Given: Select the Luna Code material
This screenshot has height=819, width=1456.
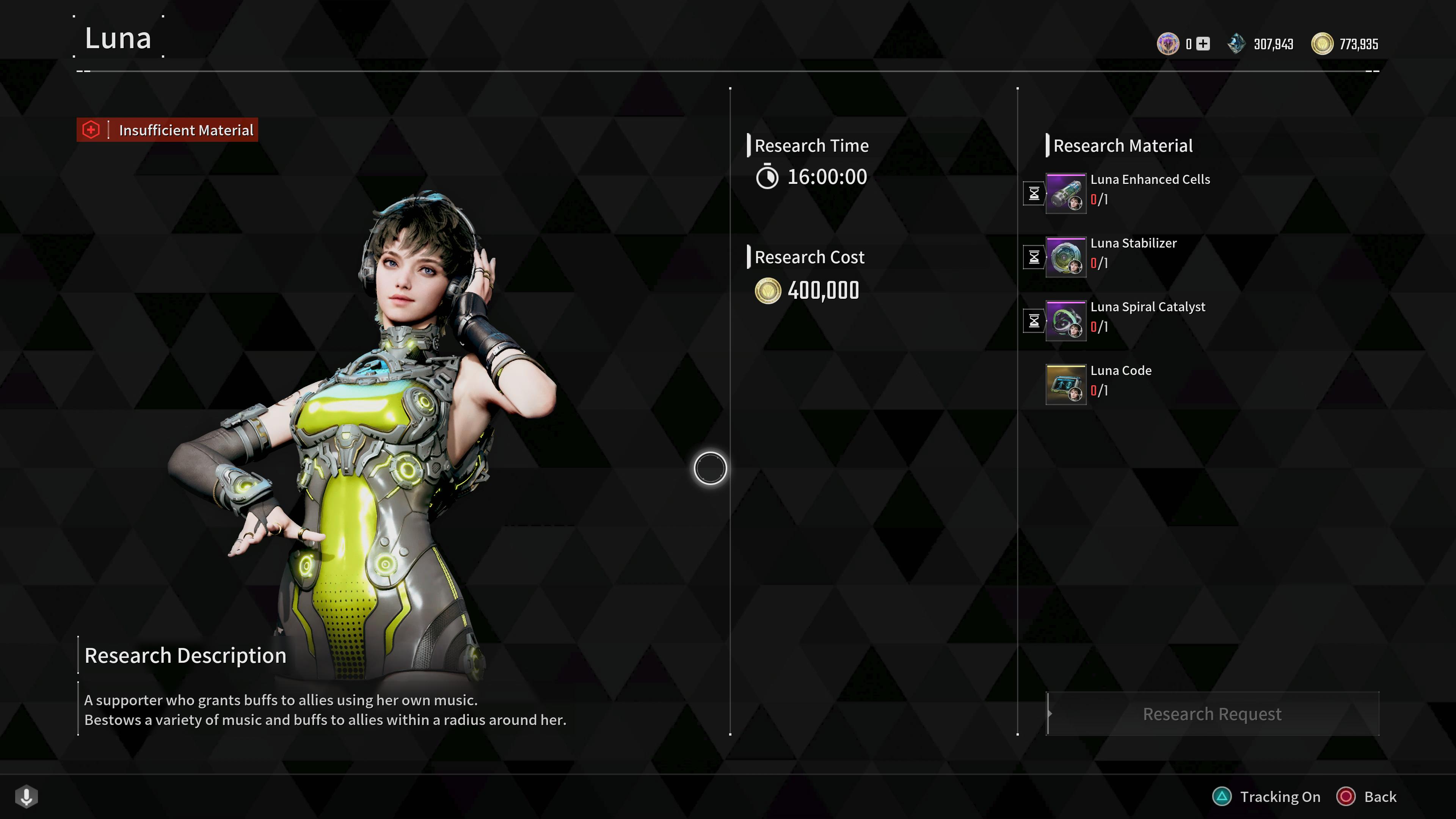Looking at the screenshot, I should (1066, 384).
